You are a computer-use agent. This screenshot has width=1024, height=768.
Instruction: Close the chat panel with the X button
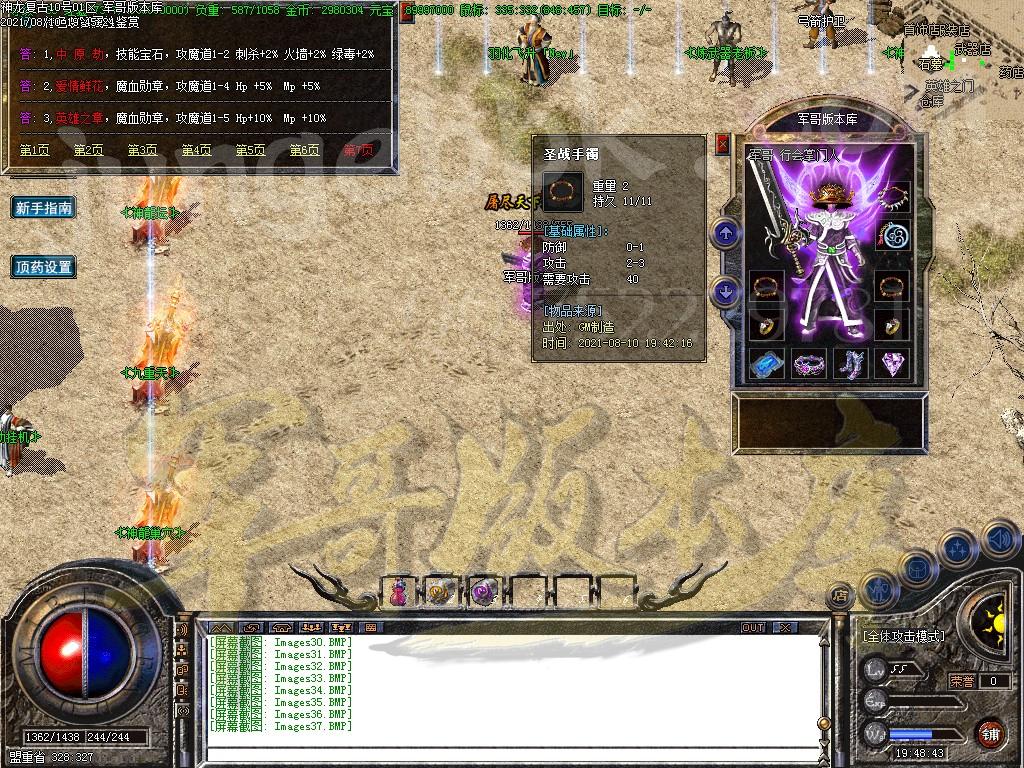[785, 627]
